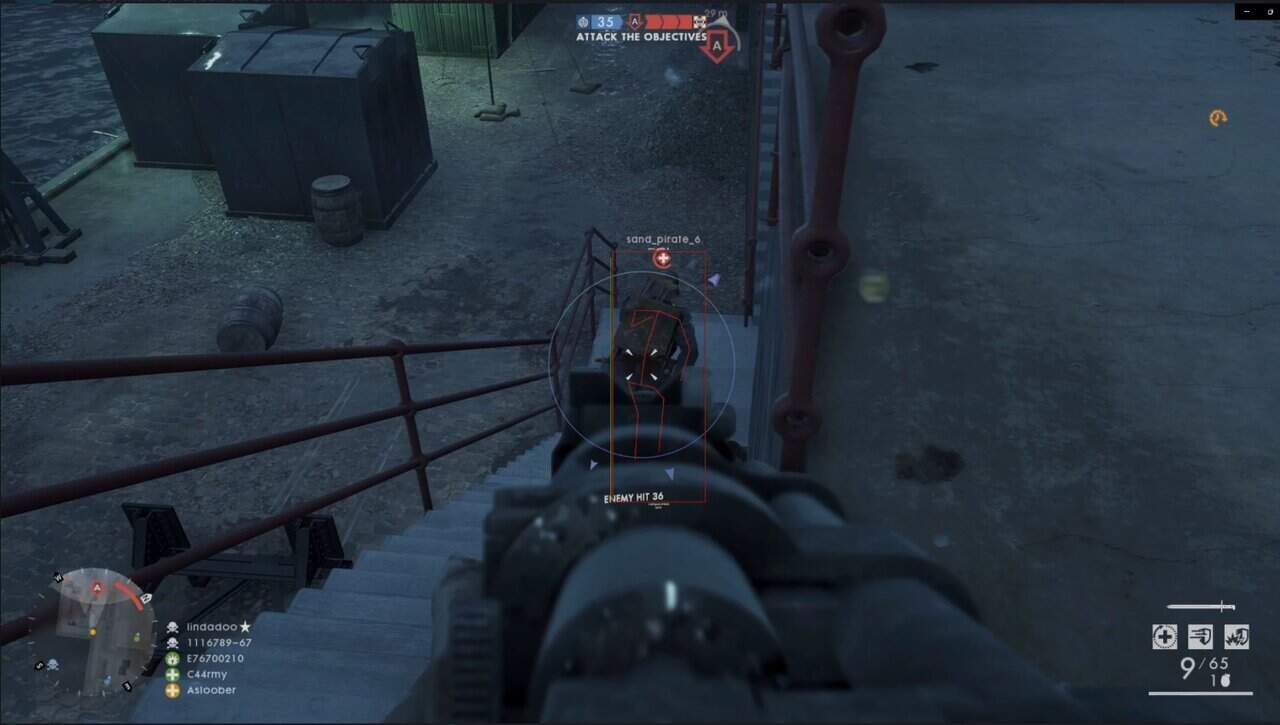Click the sword melee weapon icon

1200,606
